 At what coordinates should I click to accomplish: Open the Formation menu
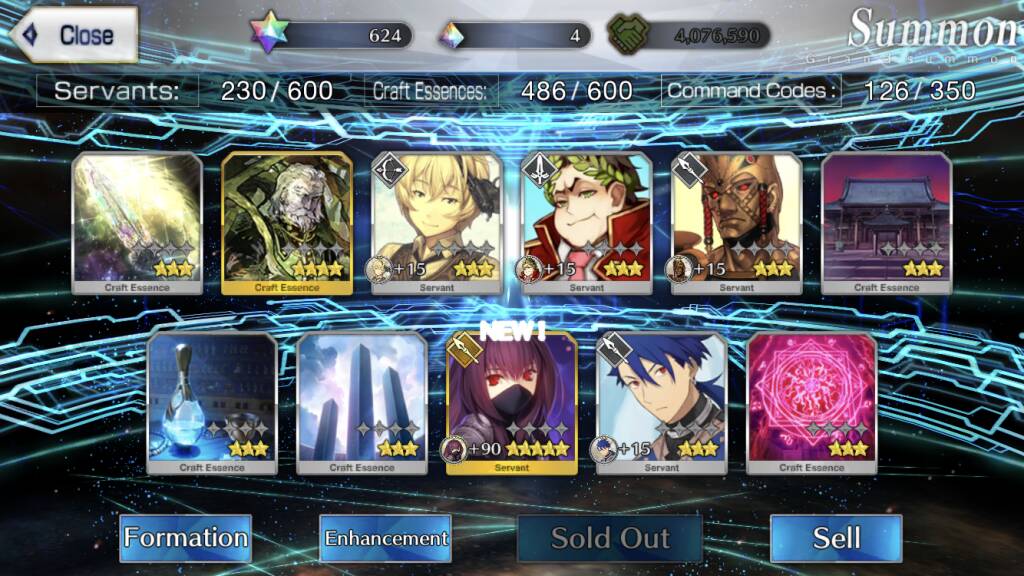[x=186, y=538]
